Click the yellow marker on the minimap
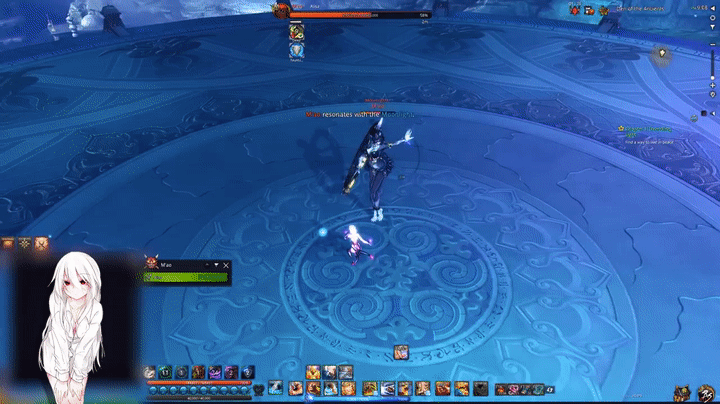Screen dimensions: 720x404 [661, 52]
